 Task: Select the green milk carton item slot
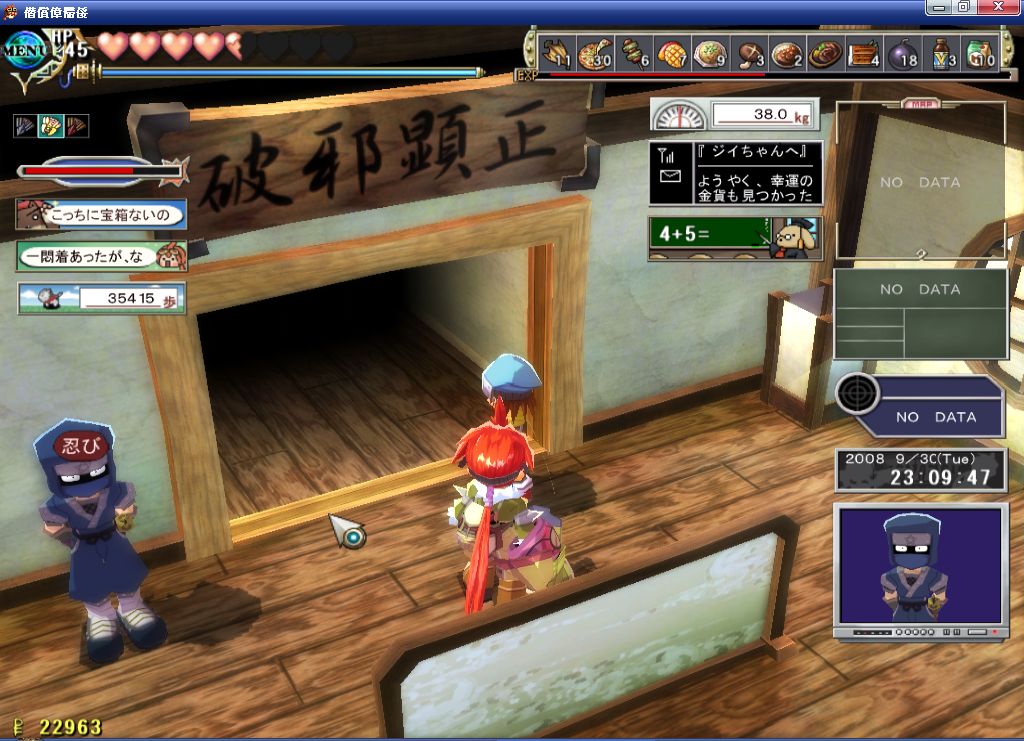click(x=980, y=53)
